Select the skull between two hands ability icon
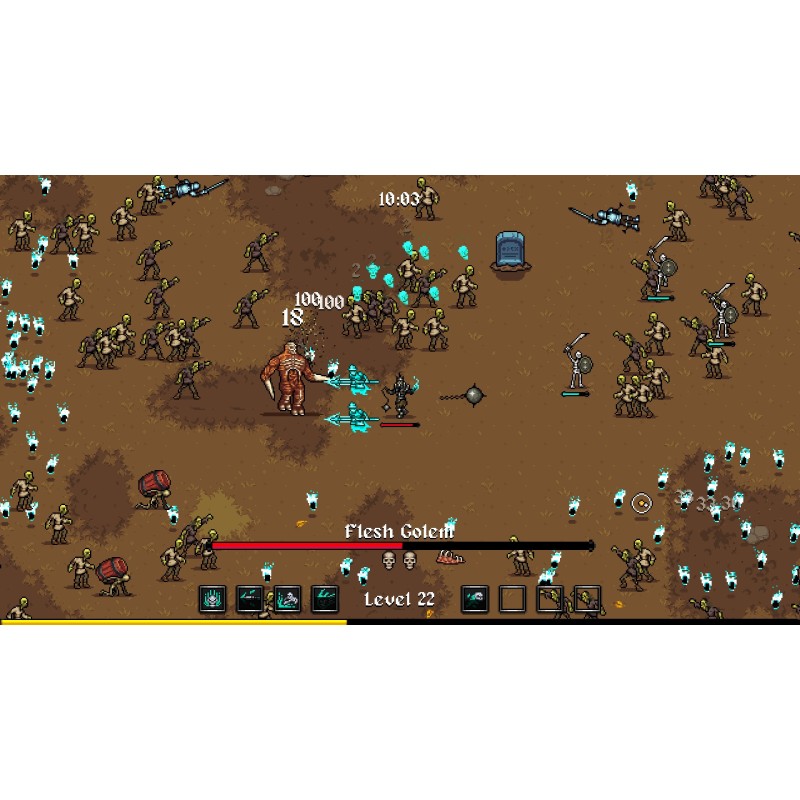This screenshot has height=800, width=800. 212,599
